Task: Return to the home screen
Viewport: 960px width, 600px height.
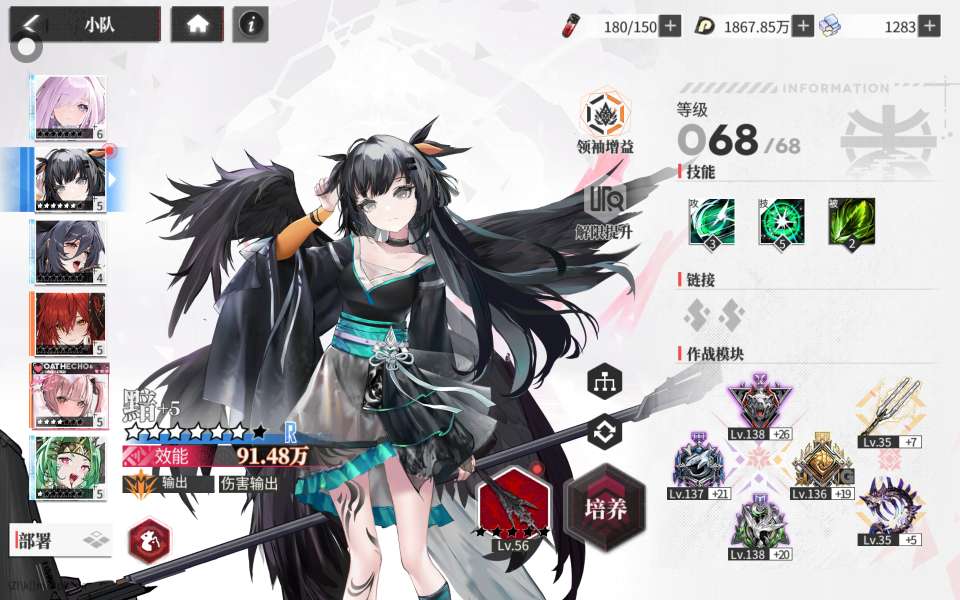Action: point(197,25)
